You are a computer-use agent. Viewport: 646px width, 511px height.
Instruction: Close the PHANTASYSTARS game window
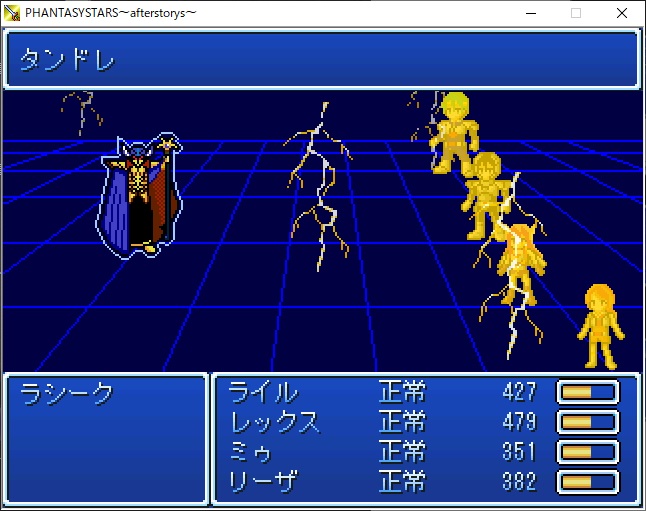(622, 13)
